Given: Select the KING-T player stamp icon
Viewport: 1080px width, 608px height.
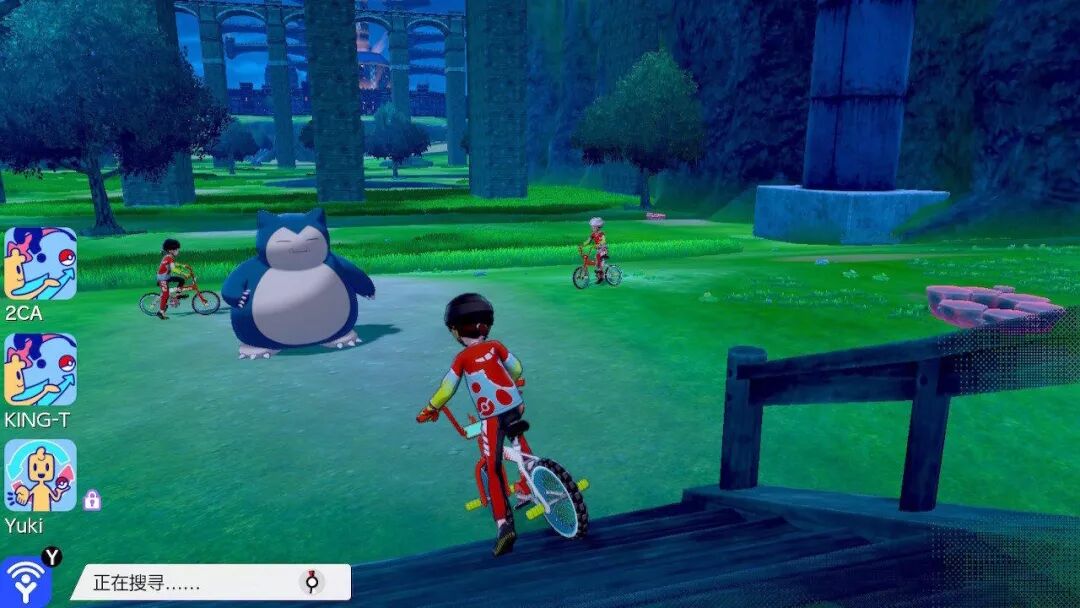Looking at the screenshot, I should click(40, 369).
